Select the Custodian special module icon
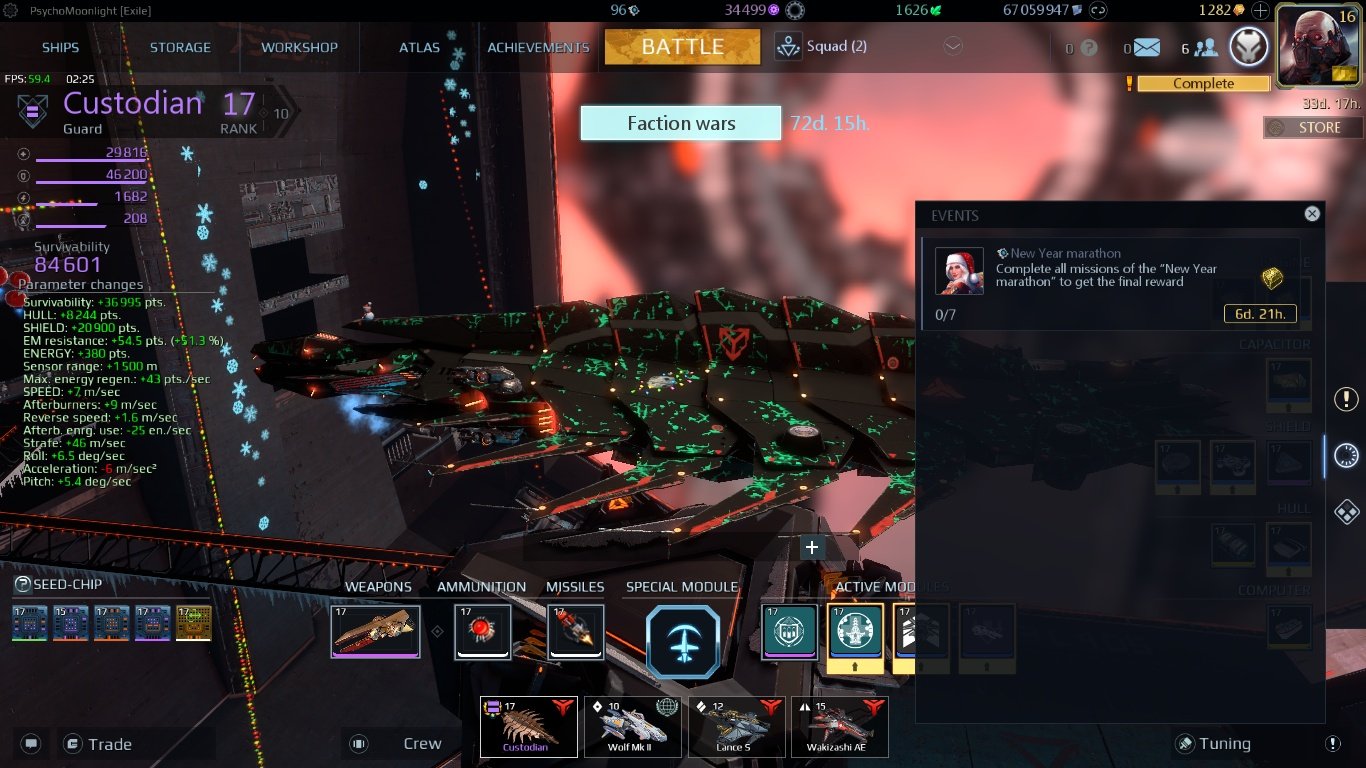The height and width of the screenshot is (768, 1366). coord(684,641)
